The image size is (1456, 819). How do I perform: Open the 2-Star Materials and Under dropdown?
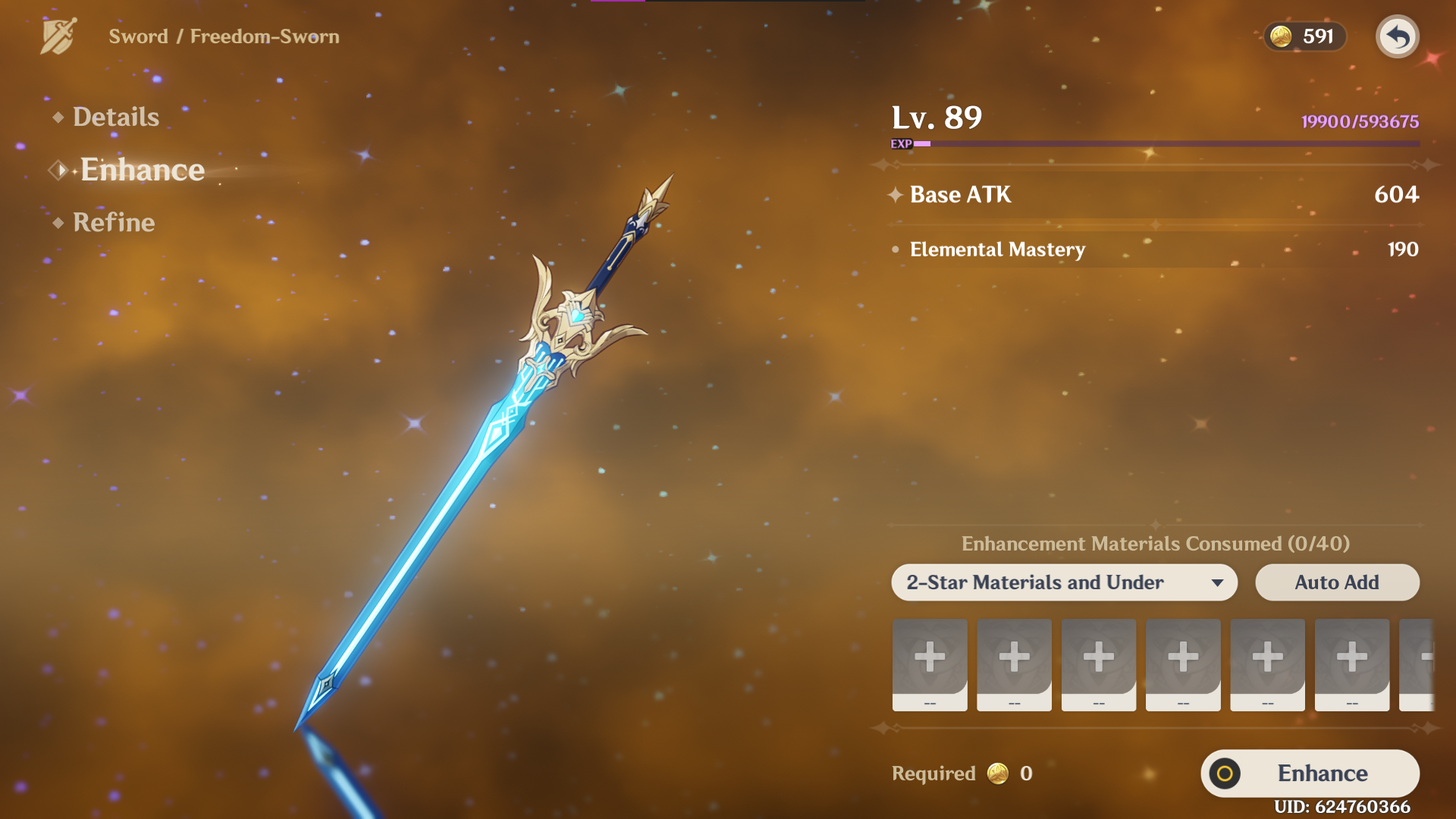(x=1062, y=582)
